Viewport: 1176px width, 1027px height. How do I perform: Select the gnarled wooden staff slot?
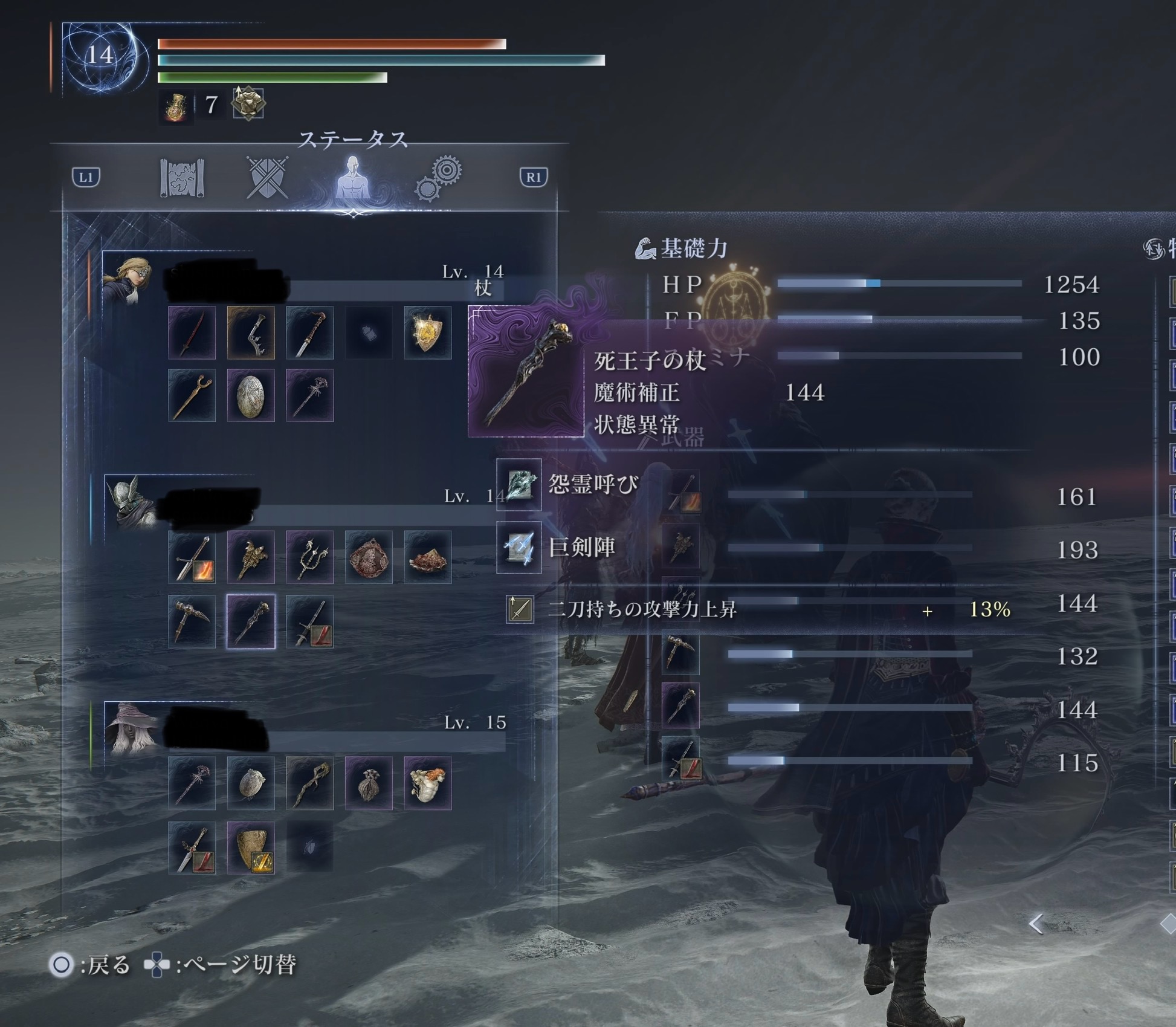coord(309,783)
